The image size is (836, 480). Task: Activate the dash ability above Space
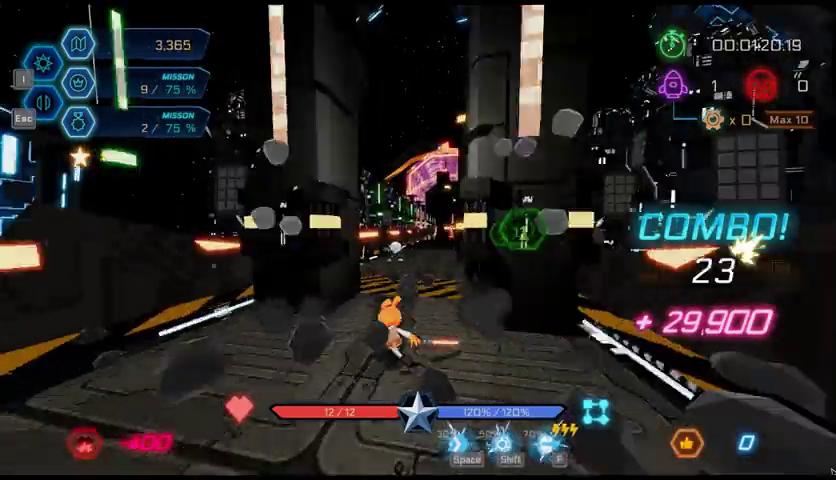tap(458, 443)
